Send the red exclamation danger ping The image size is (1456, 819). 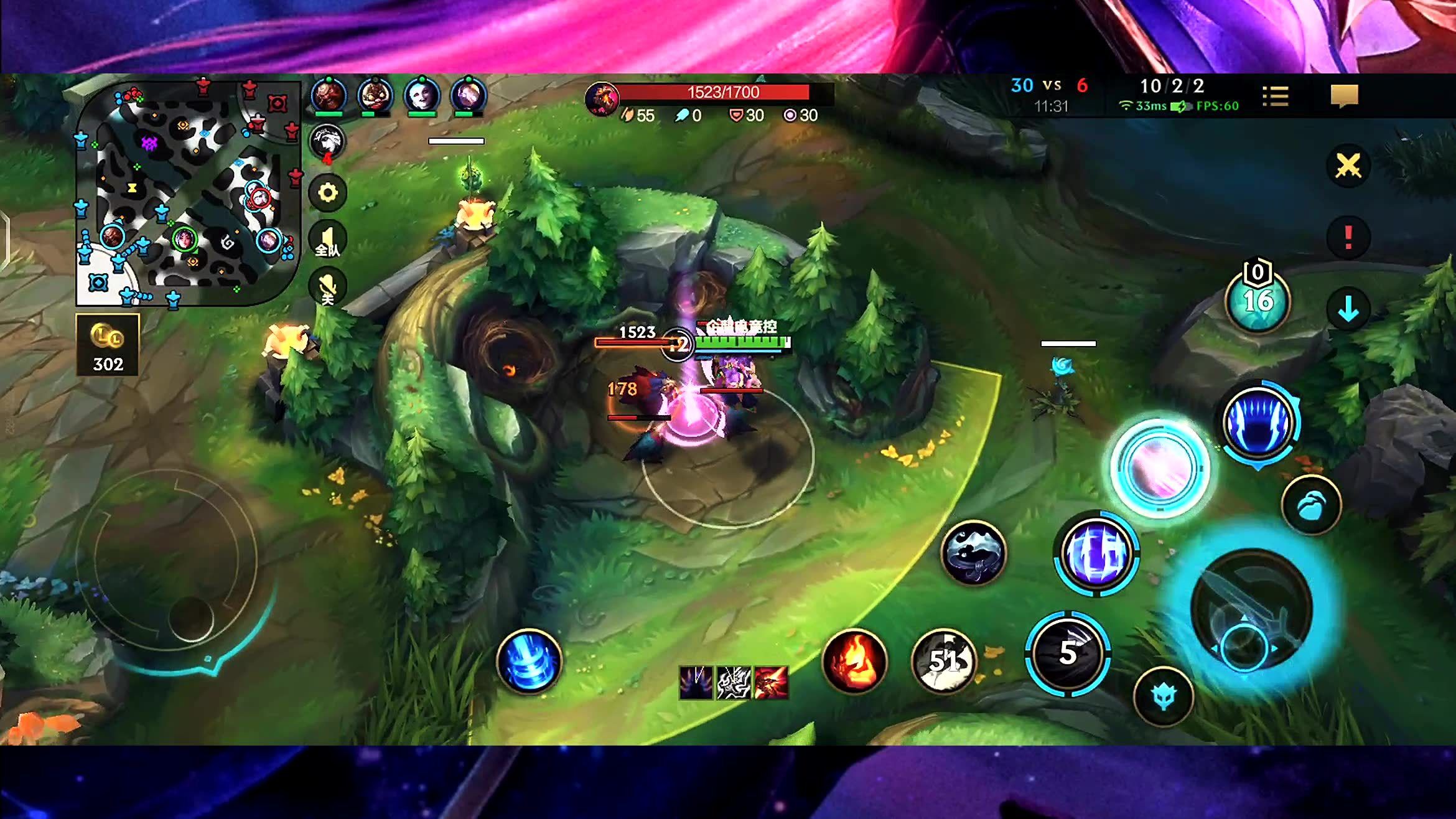point(1348,237)
